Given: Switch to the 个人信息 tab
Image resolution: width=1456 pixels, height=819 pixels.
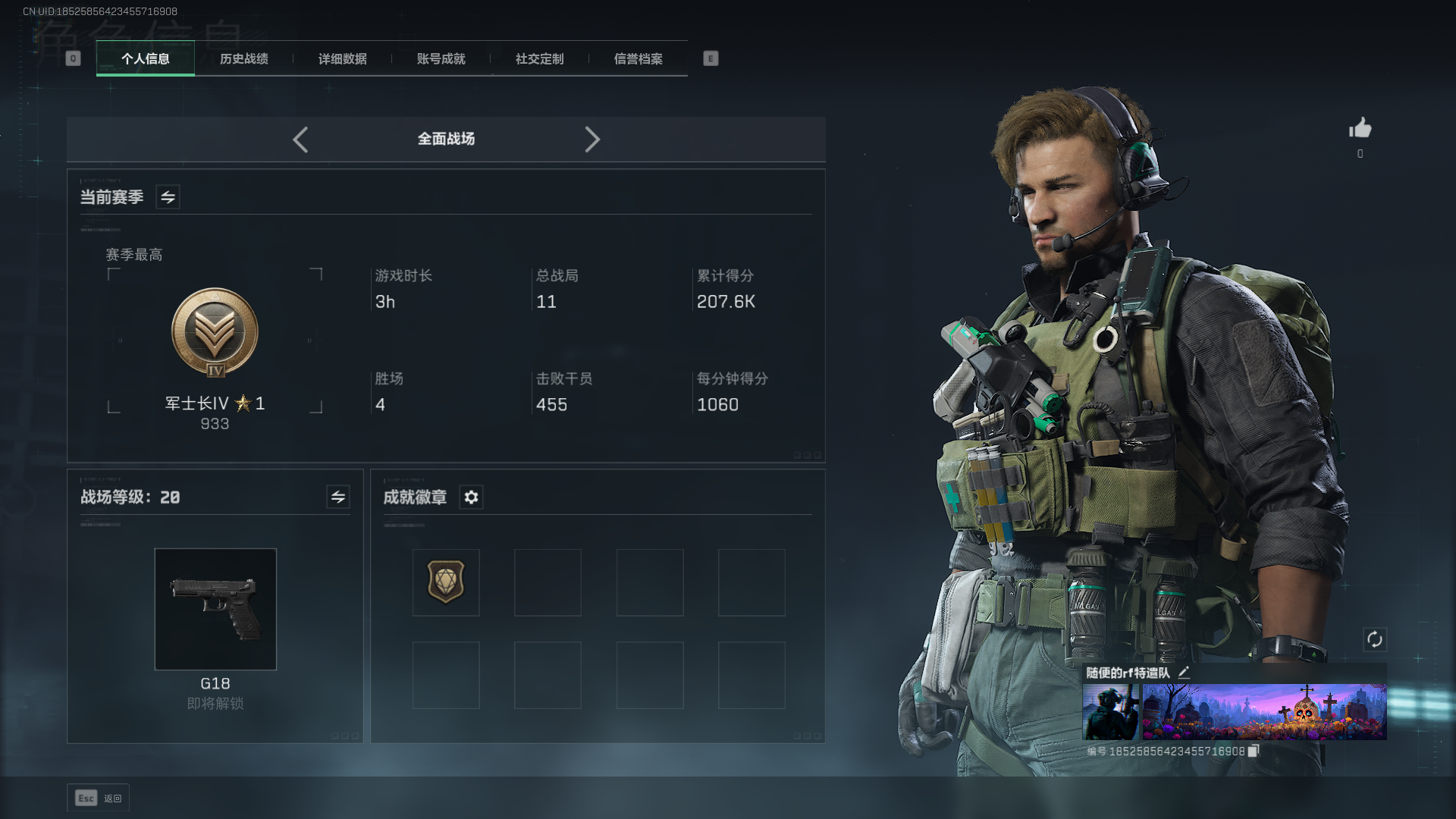Looking at the screenshot, I should tap(146, 58).
